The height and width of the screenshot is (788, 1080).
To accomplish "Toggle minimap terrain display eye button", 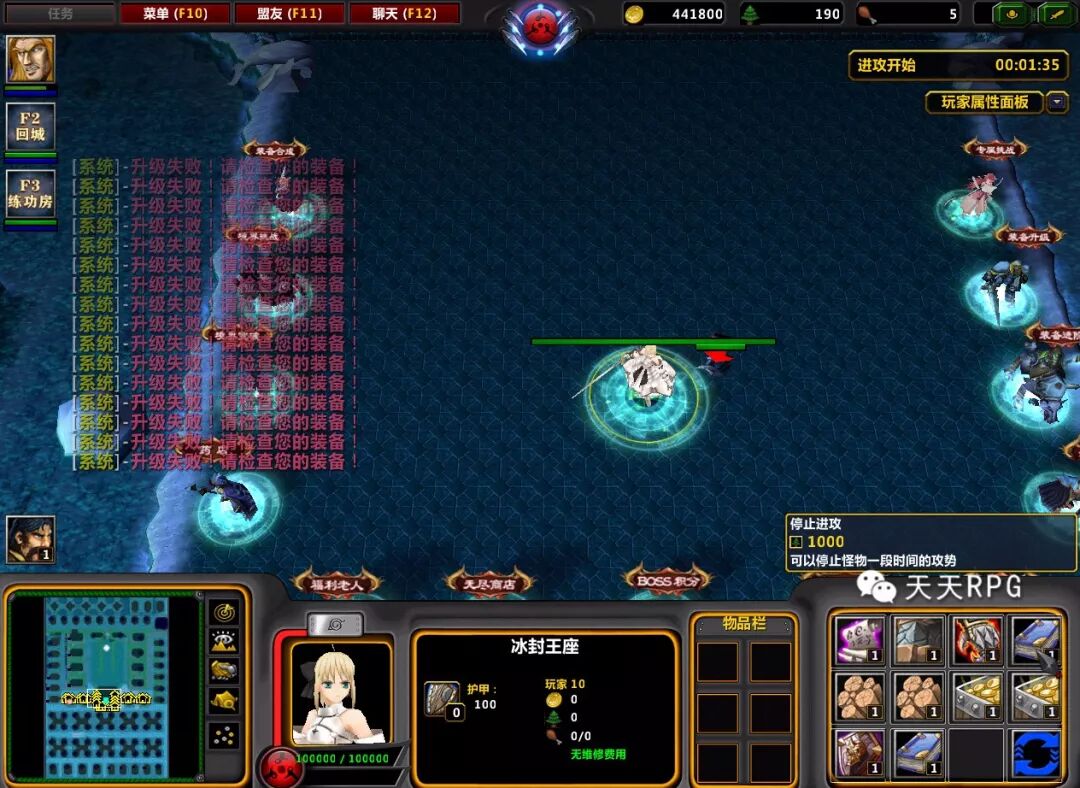I will coord(223,642).
